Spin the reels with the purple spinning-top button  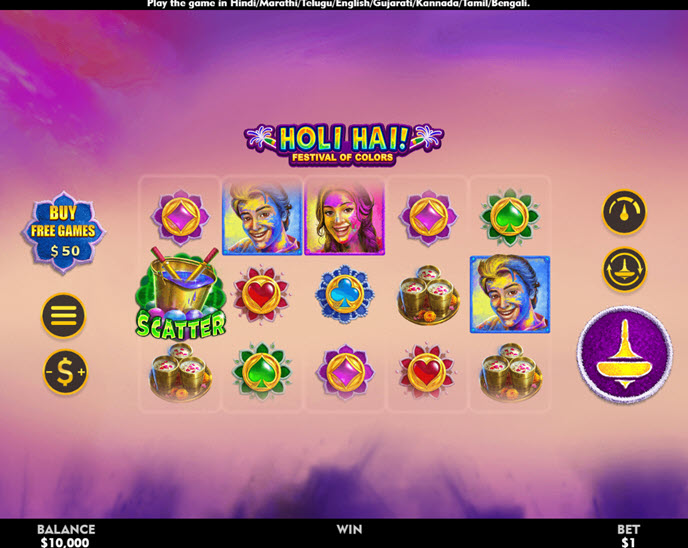(625, 354)
